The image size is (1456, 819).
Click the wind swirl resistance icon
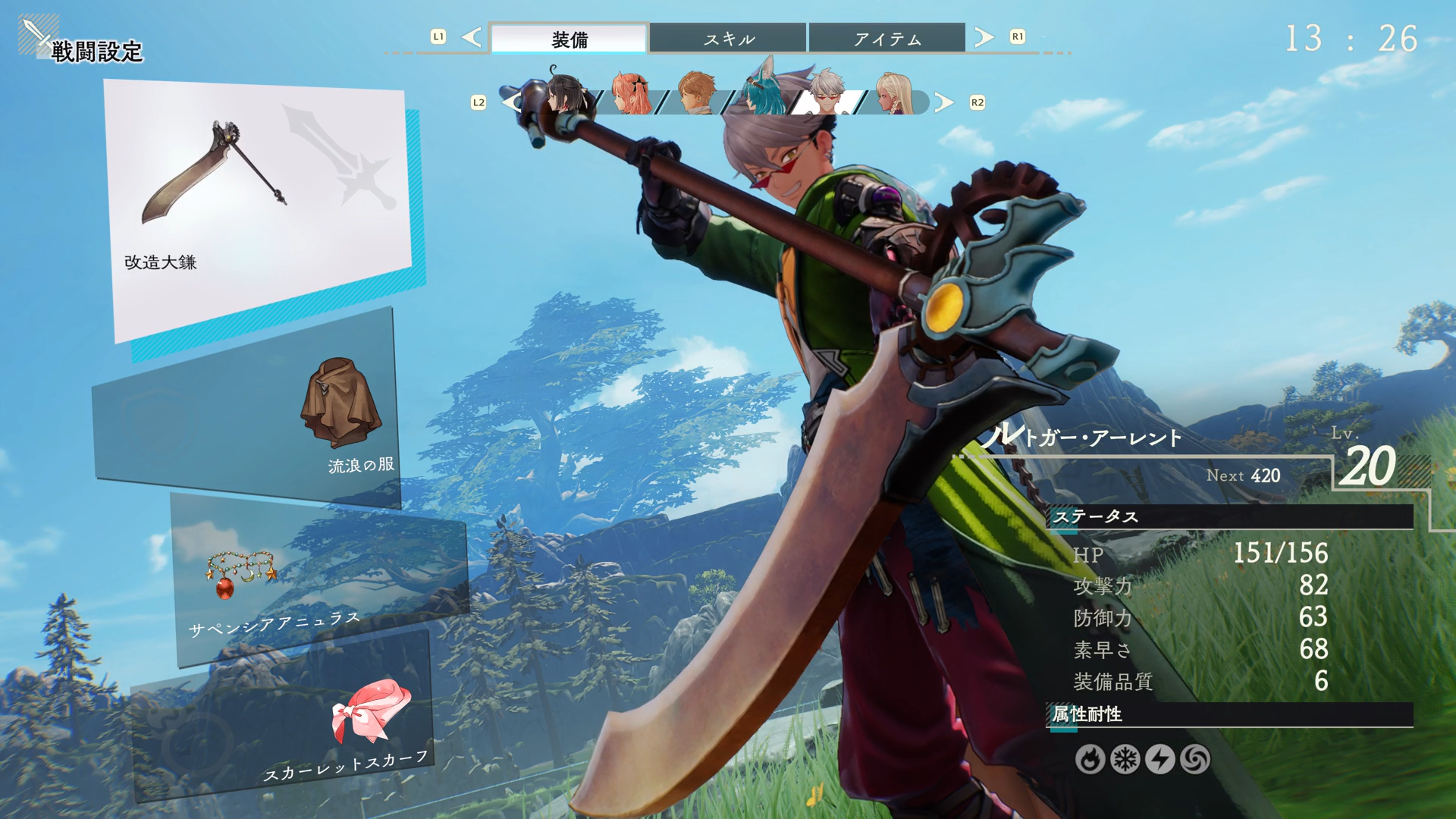click(1195, 759)
